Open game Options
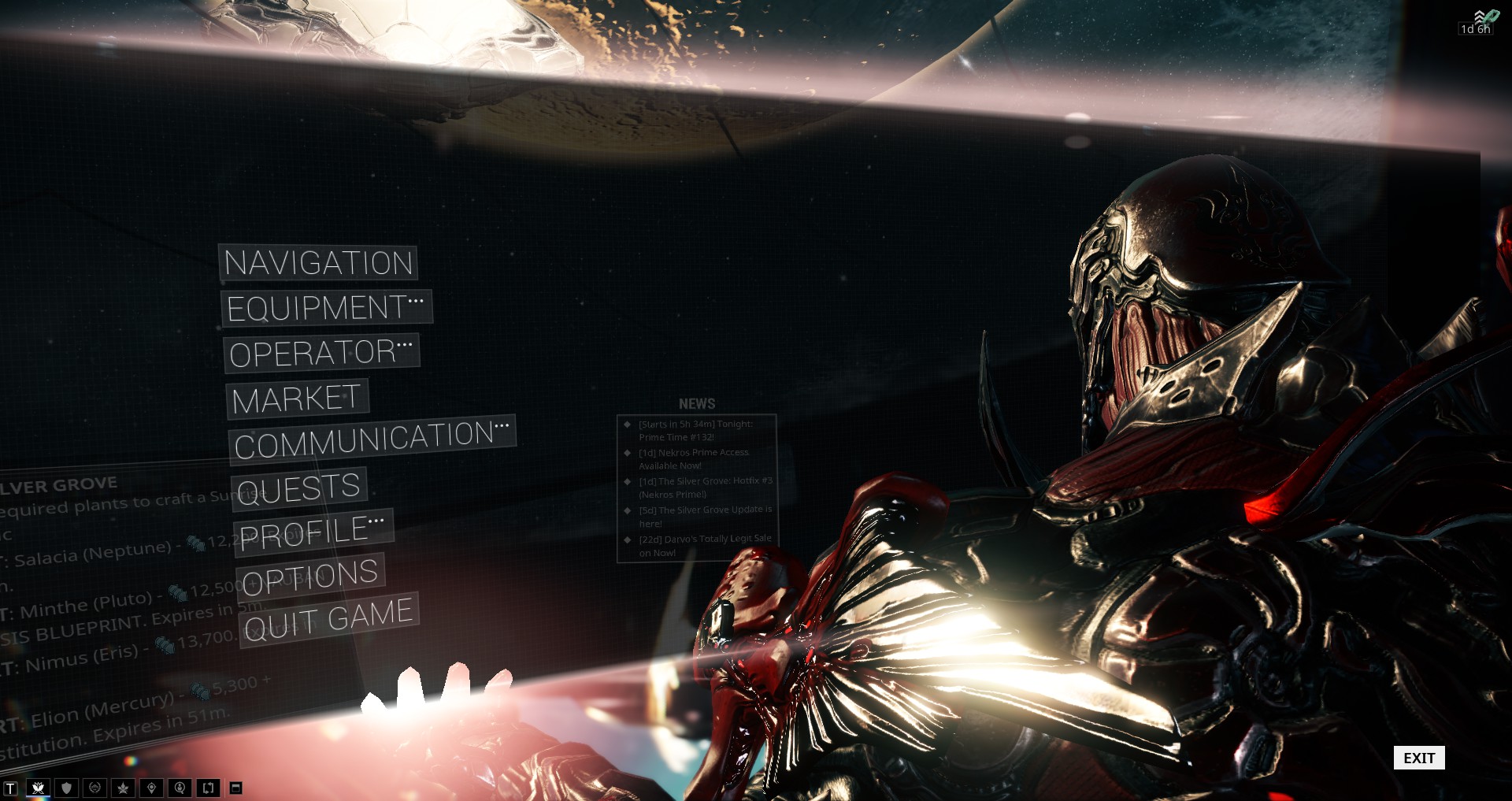The width and height of the screenshot is (1512, 801). pyautogui.click(x=310, y=577)
